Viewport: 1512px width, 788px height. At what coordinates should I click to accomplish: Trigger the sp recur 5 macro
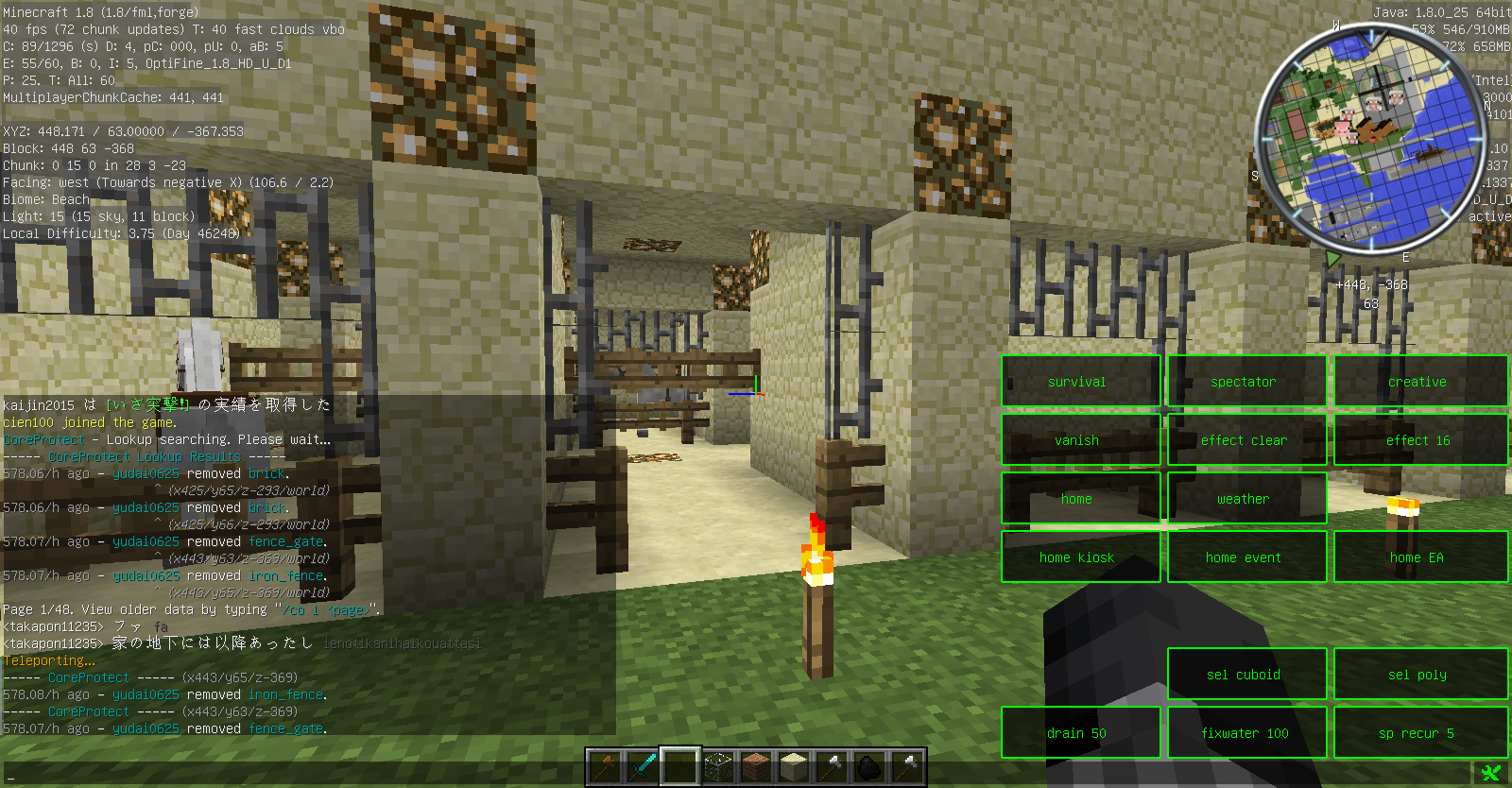point(1419,733)
